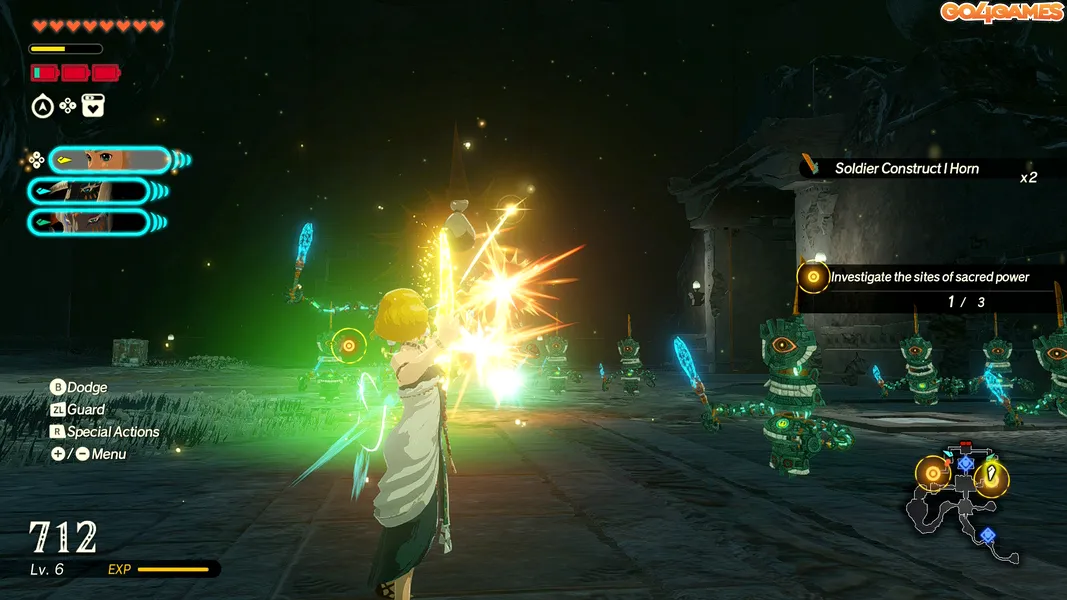1067x600 pixels.
Task: Open the minimap of the ruins
Action: coord(958,505)
